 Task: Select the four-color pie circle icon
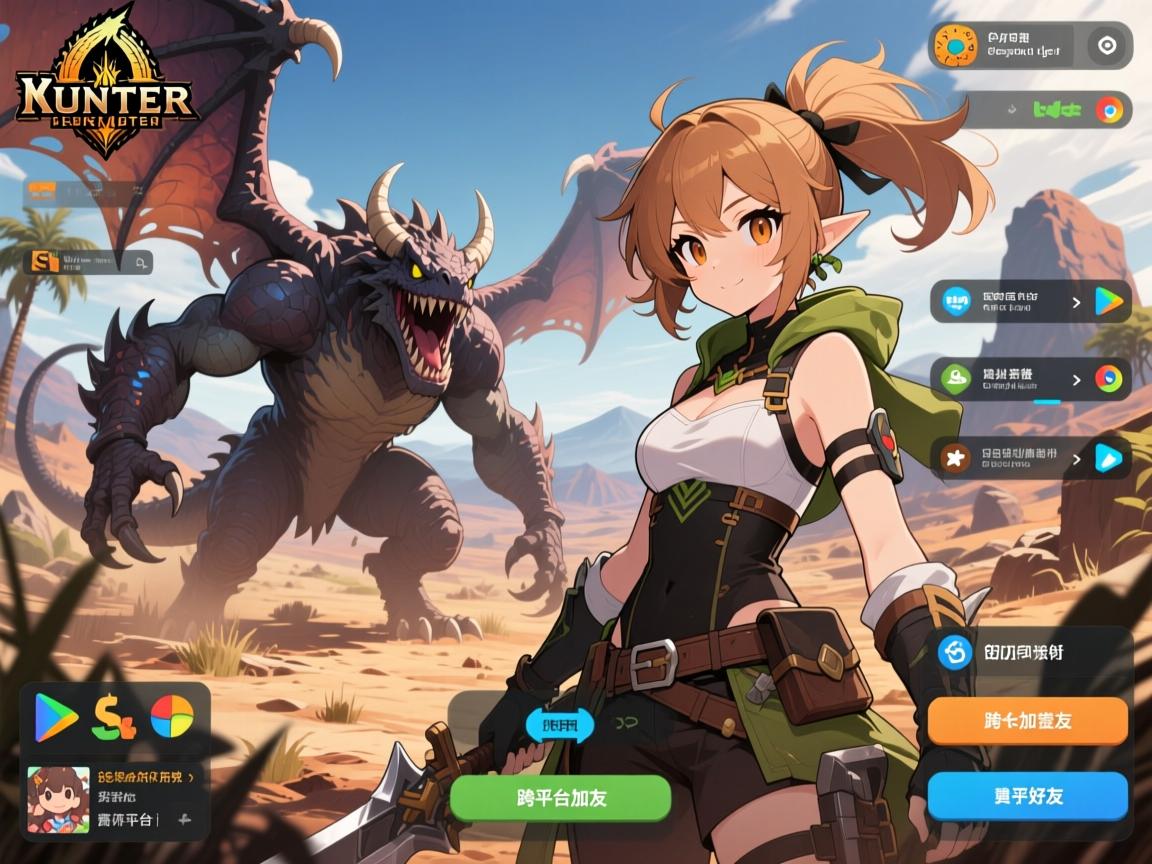pos(172,716)
